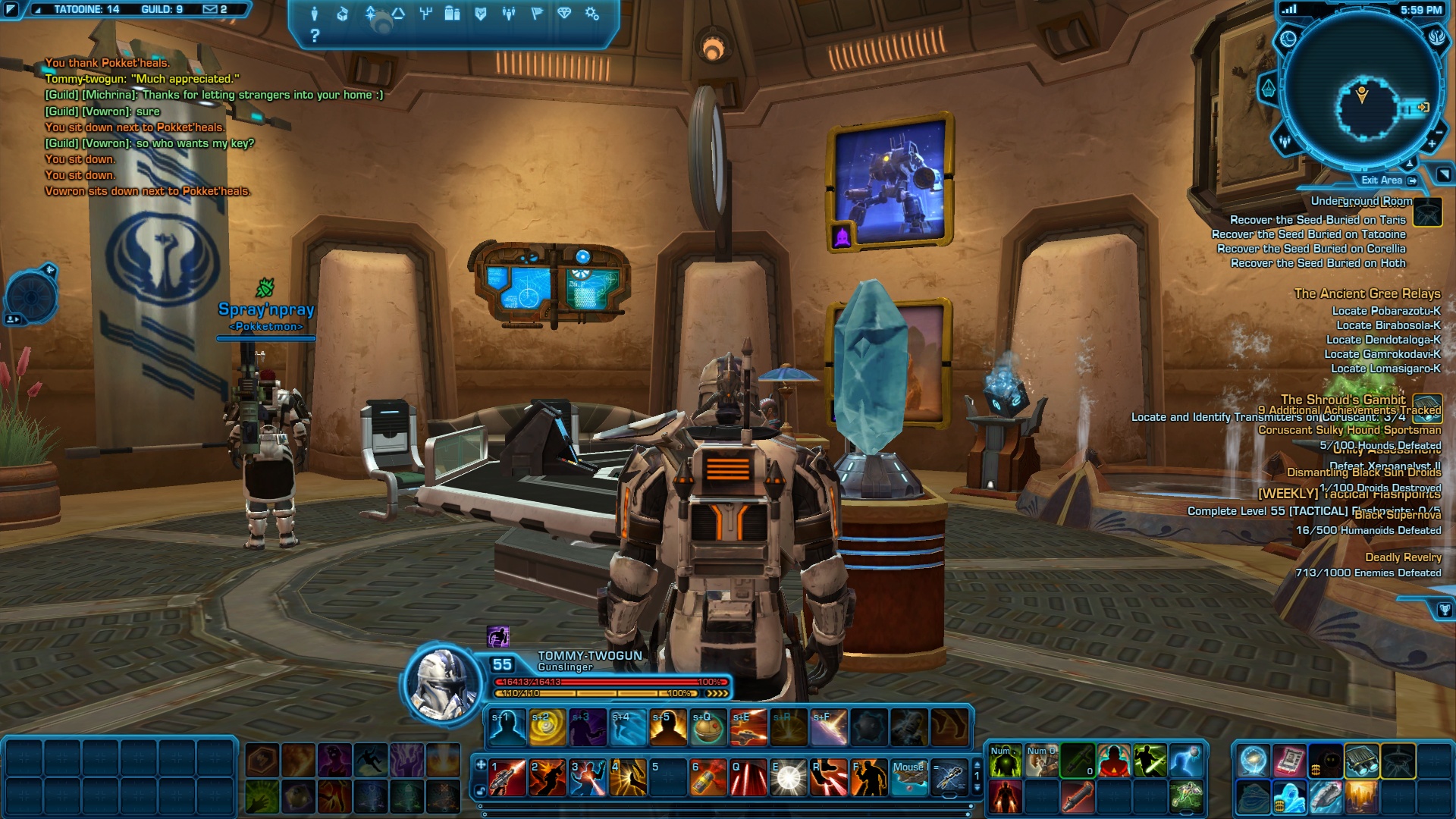The width and height of the screenshot is (1456, 819).
Task: Click the Jabba the Hutt icon slot
Action: (x=1253, y=798)
